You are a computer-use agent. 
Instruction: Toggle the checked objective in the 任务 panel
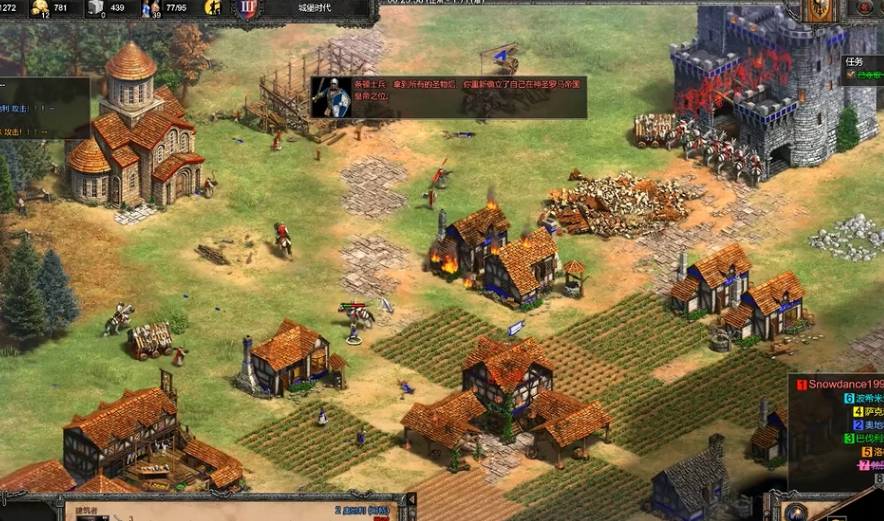click(x=851, y=74)
